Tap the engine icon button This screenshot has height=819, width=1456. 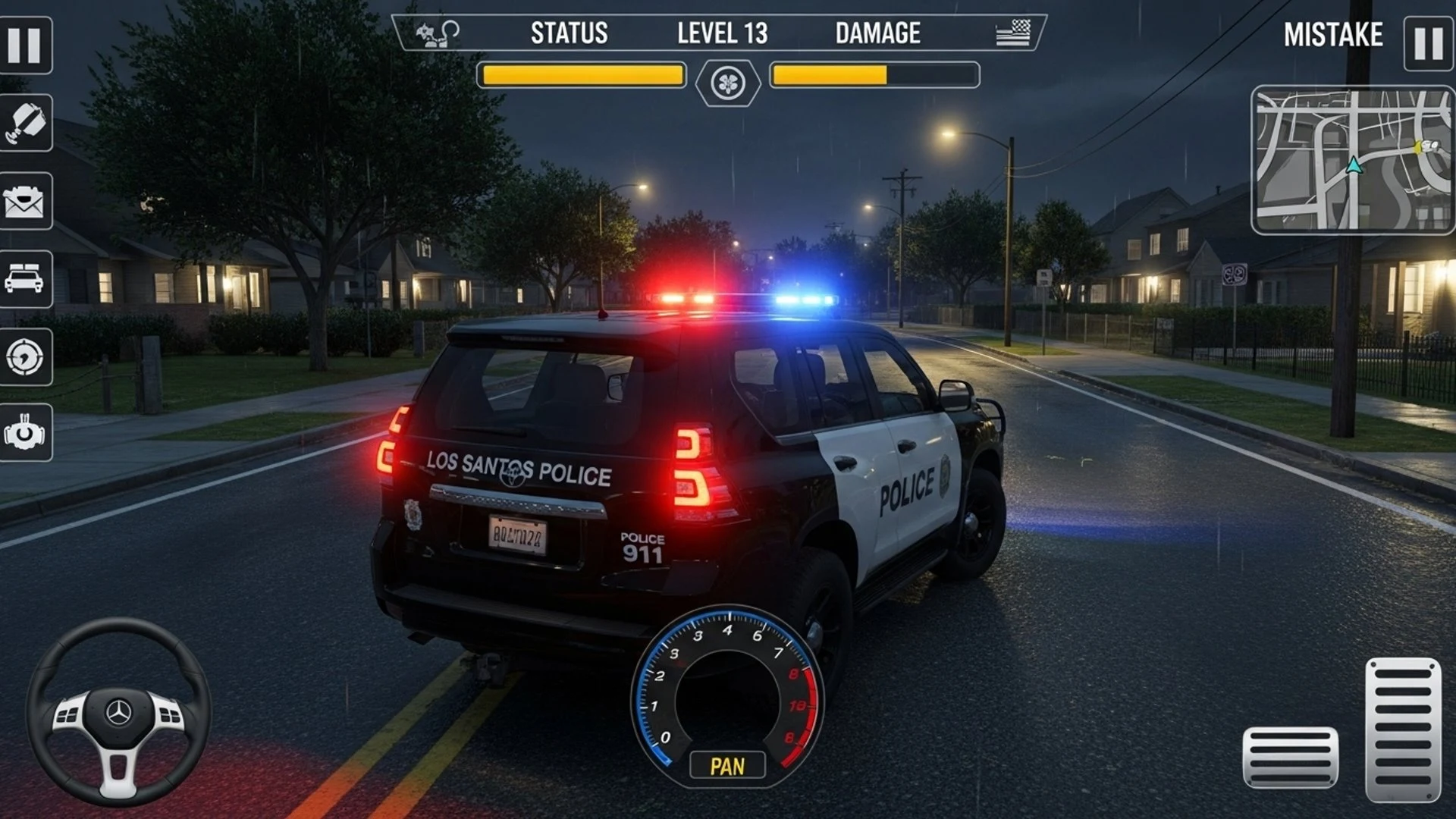tap(26, 433)
